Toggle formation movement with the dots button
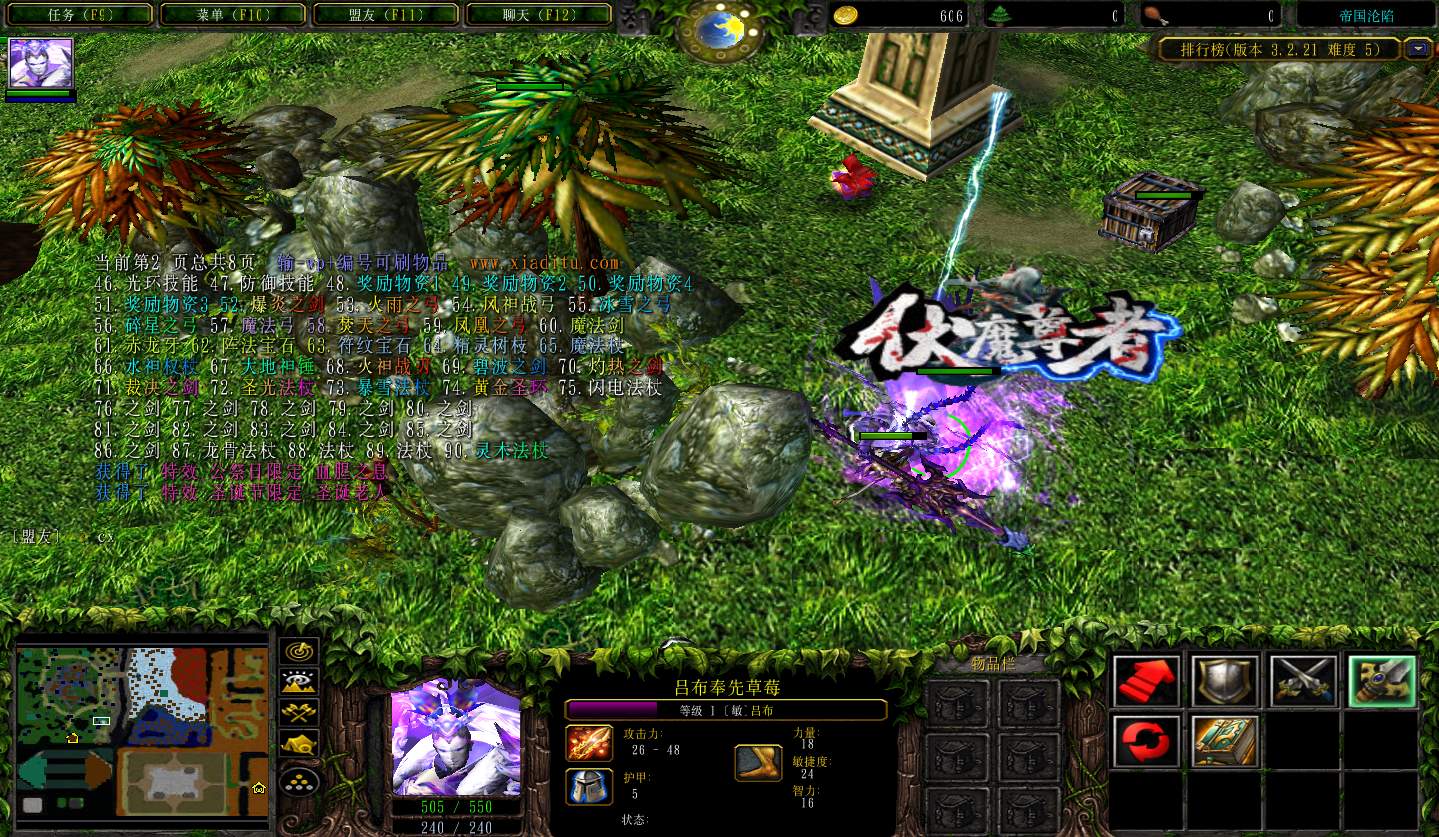 point(299,780)
